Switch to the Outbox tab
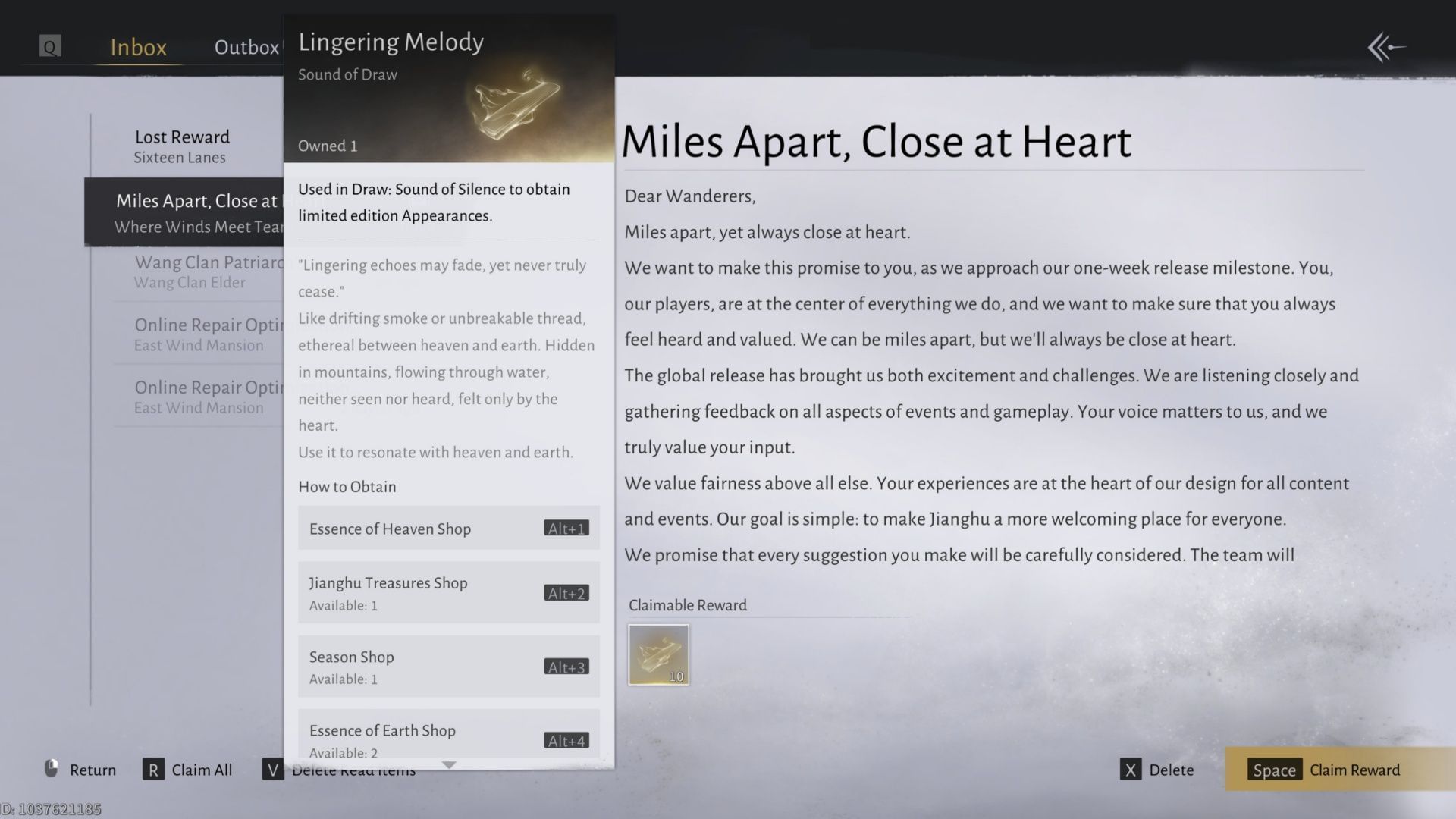 (x=246, y=47)
